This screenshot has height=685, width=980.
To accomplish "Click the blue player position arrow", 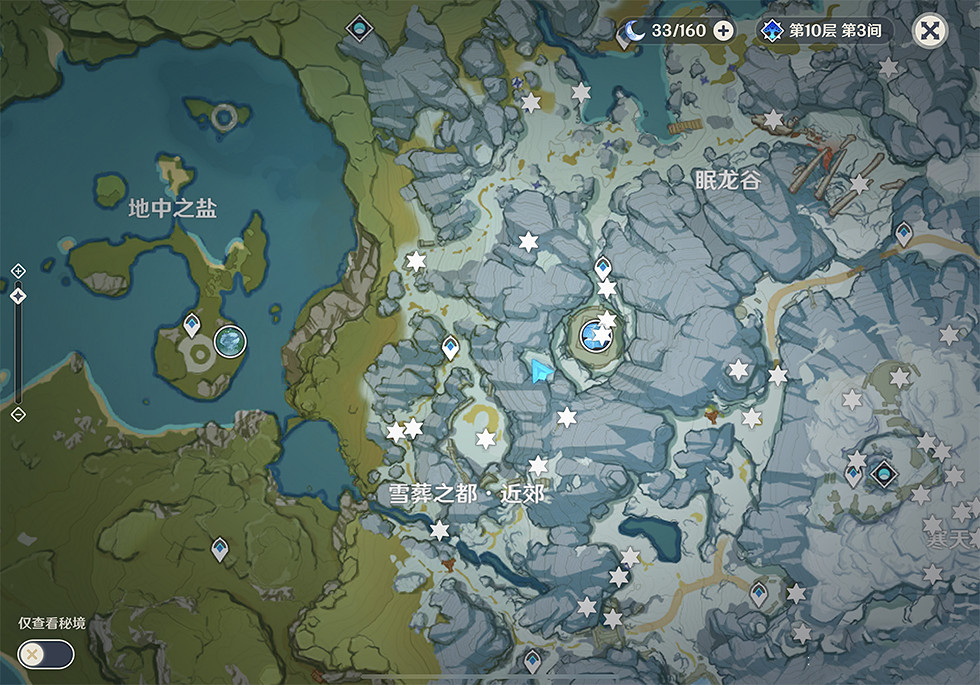I will pyautogui.click(x=541, y=372).
